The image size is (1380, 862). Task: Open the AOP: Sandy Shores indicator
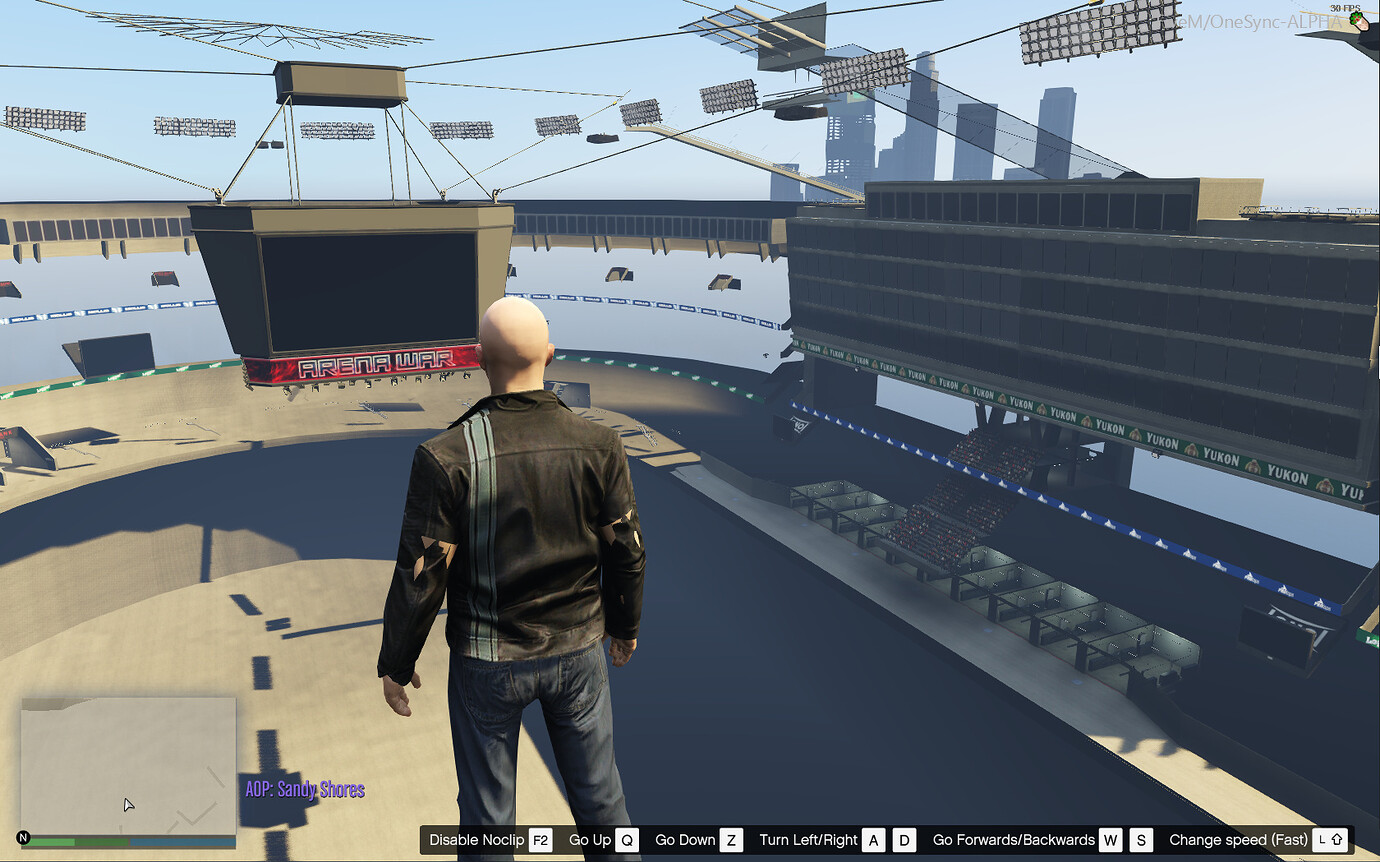tap(305, 789)
